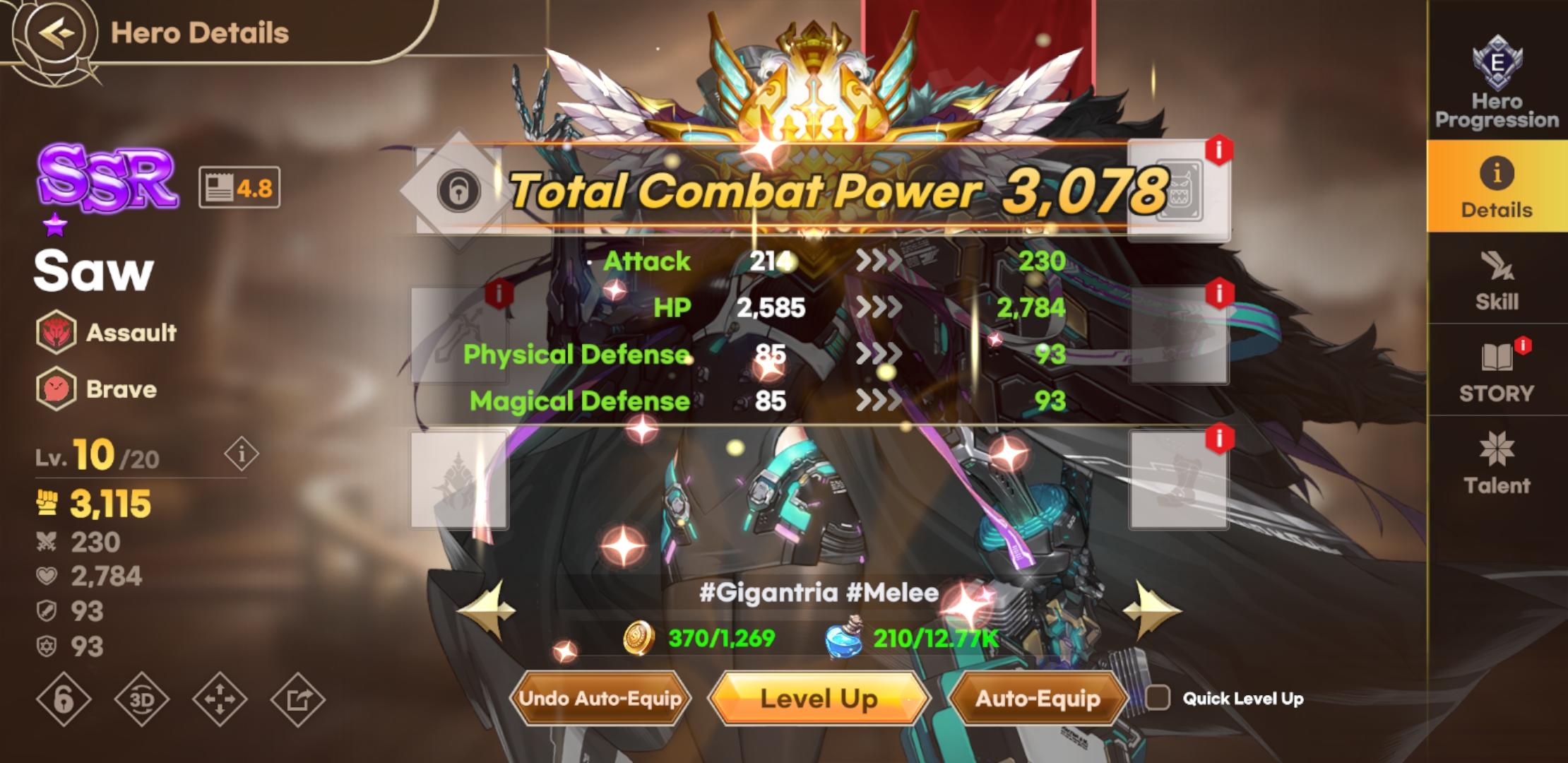Switch to the Details tab

[1497, 189]
